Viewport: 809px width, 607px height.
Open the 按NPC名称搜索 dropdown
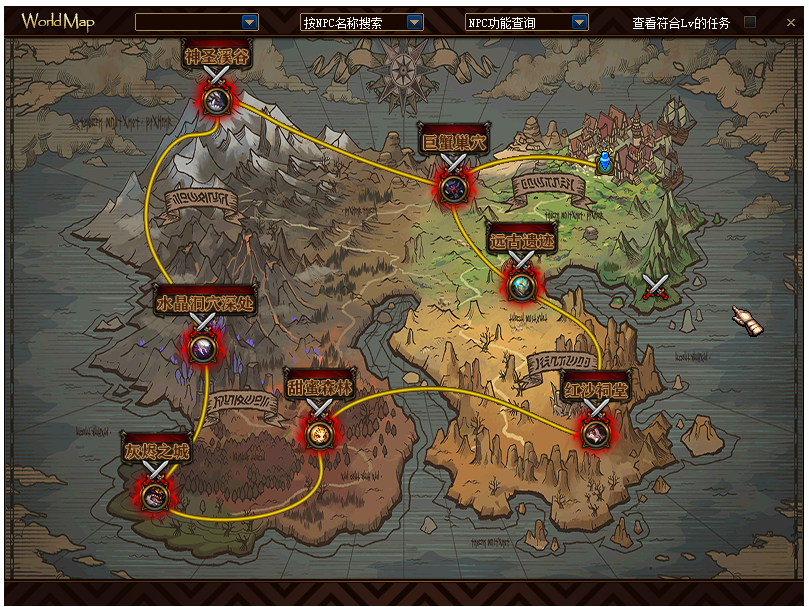pyautogui.click(x=415, y=22)
